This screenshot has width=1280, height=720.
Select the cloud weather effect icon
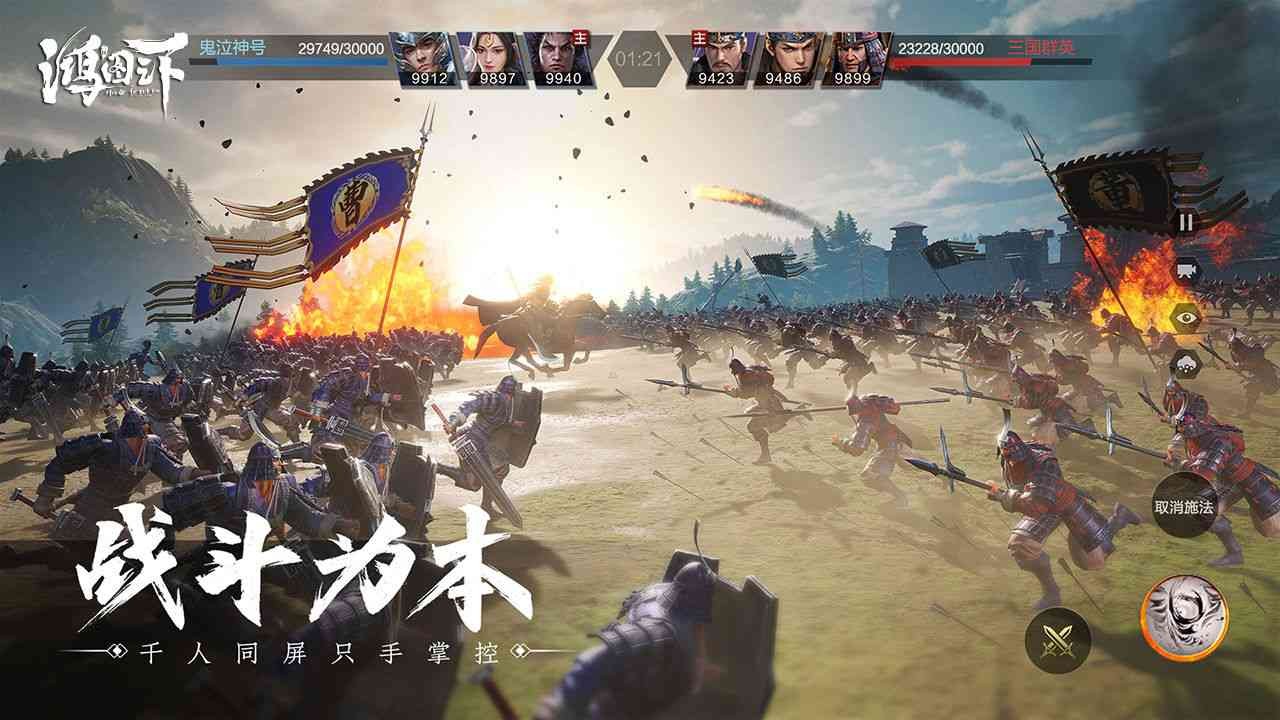click(x=1184, y=362)
